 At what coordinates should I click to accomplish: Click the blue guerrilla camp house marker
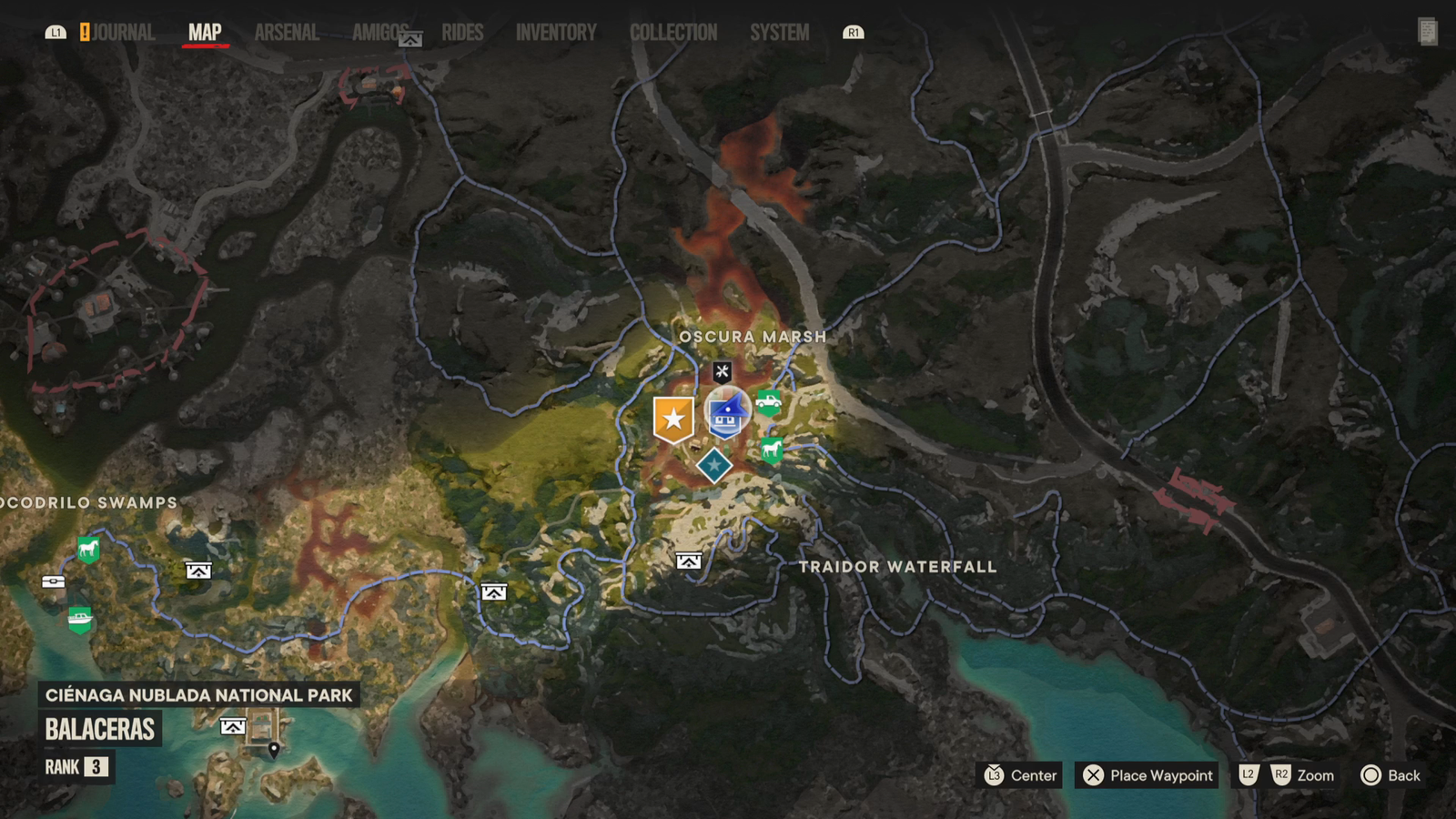(727, 414)
